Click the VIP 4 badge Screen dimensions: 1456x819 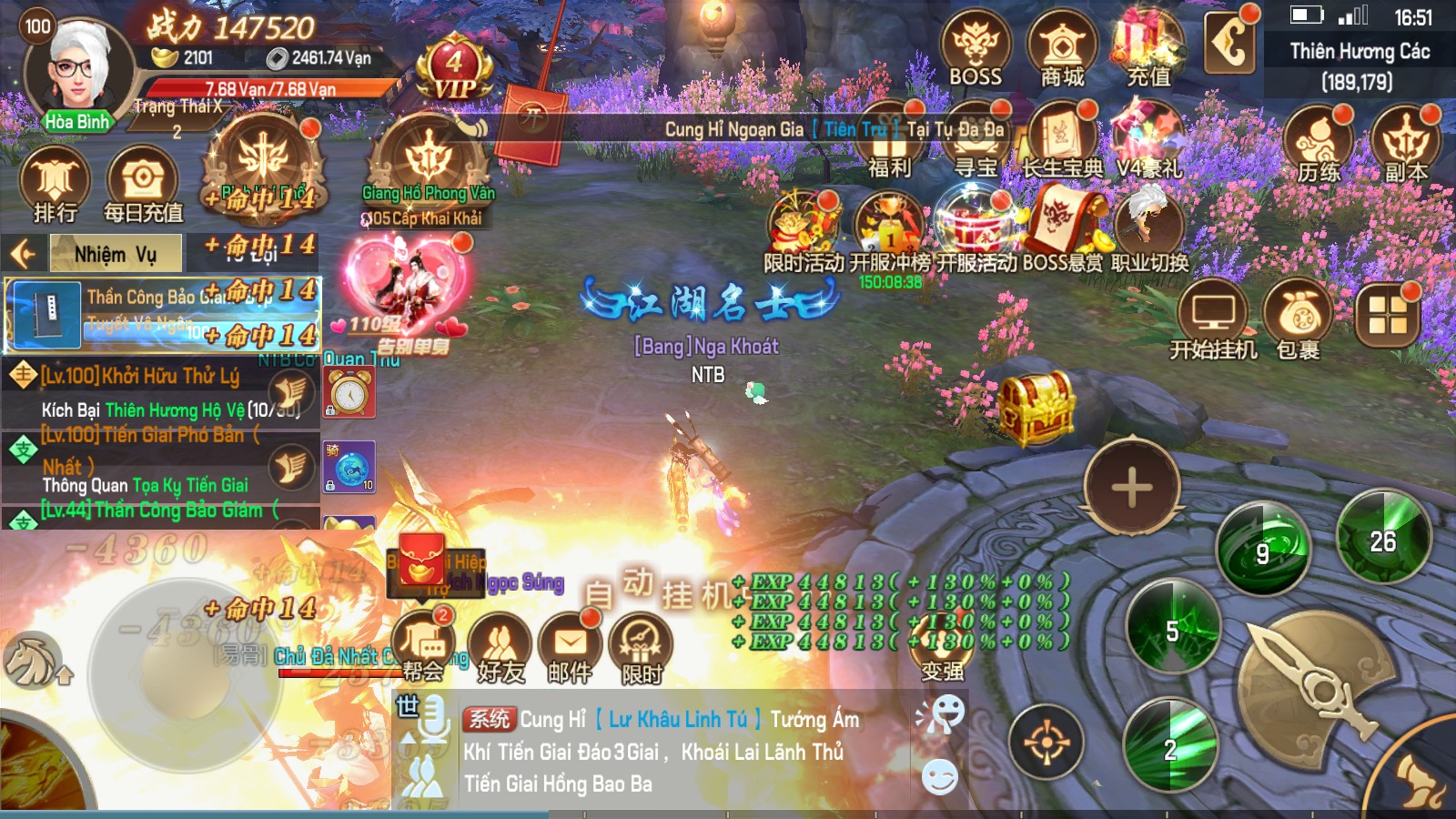pyautogui.click(x=454, y=68)
